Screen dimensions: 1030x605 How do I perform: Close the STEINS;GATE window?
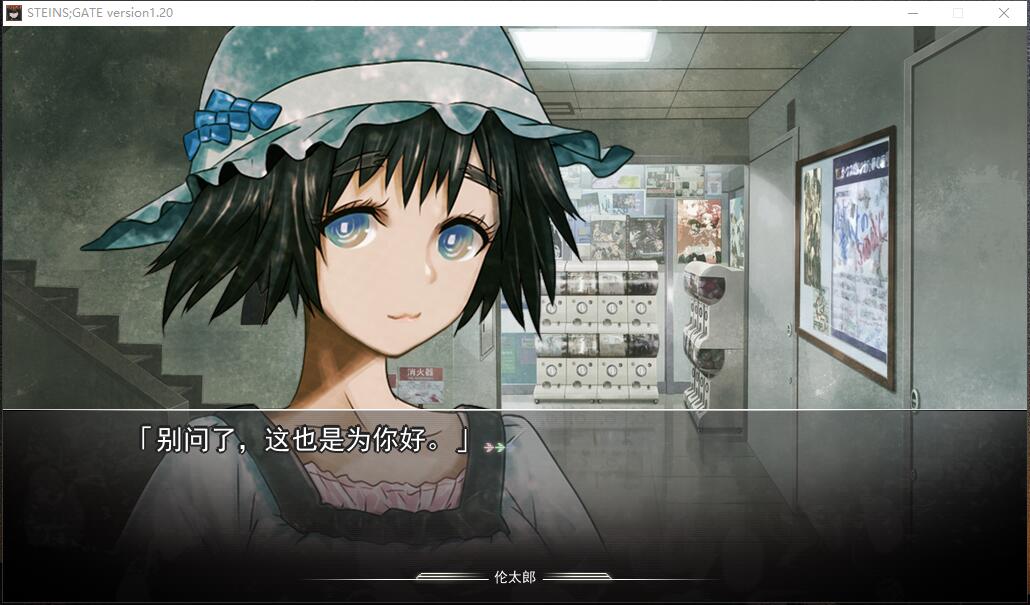coord(1003,13)
